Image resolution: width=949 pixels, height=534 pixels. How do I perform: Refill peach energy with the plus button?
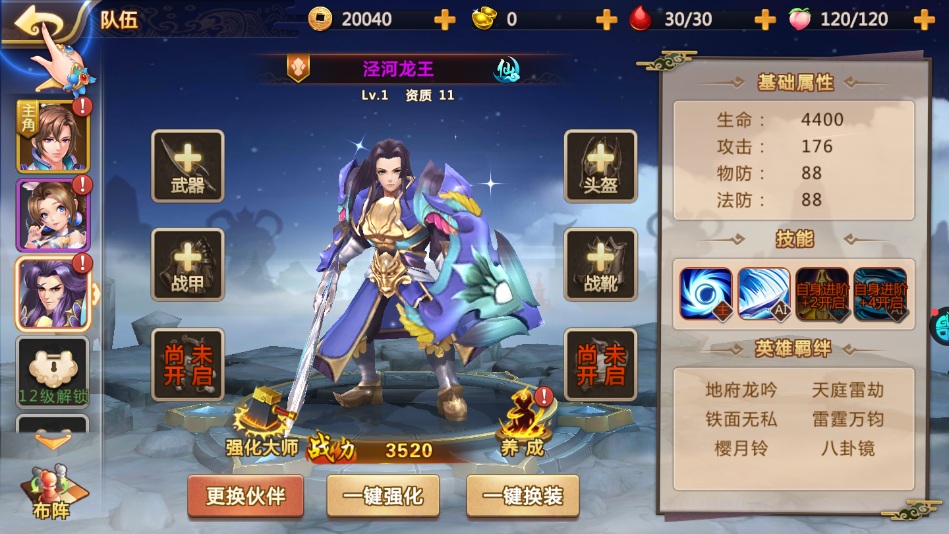pos(923,19)
